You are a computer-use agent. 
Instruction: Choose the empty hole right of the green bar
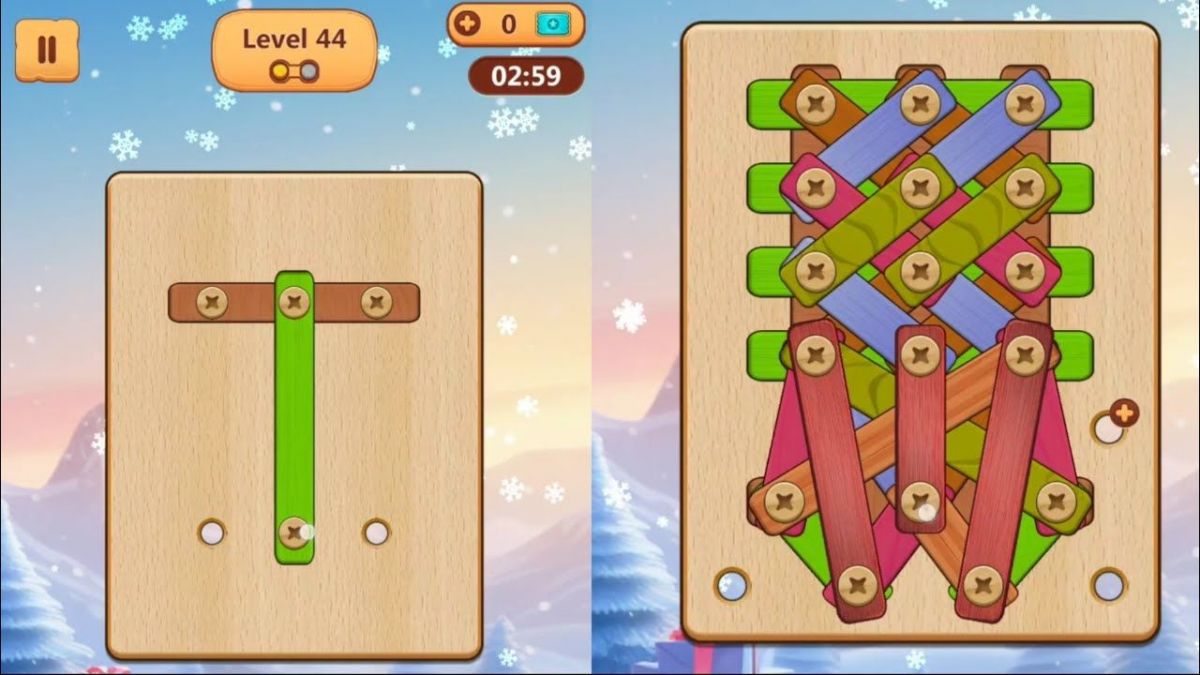(x=376, y=532)
